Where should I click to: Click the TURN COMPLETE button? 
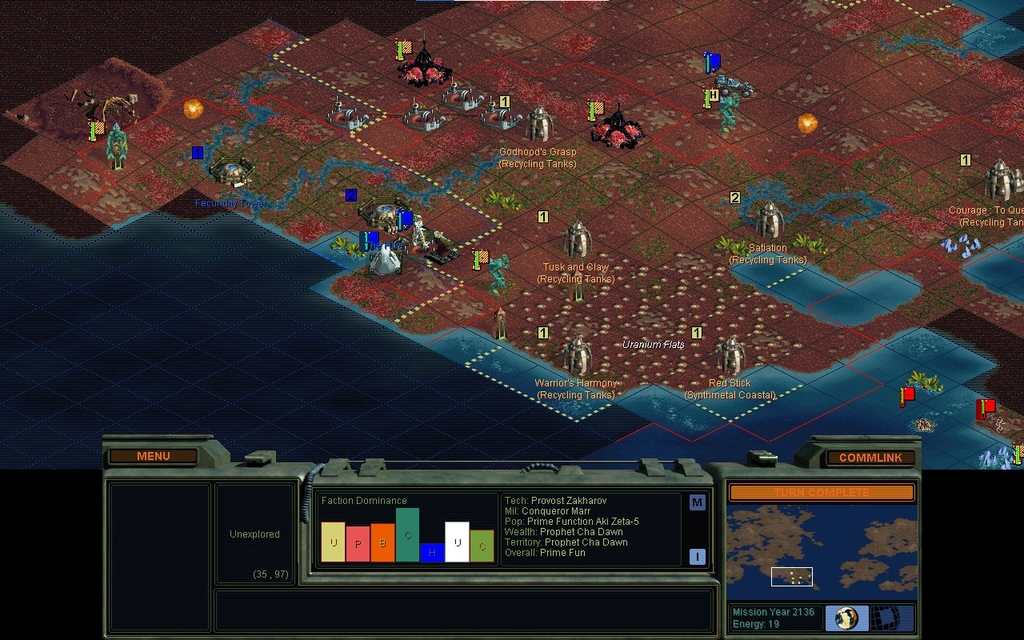(821, 492)
